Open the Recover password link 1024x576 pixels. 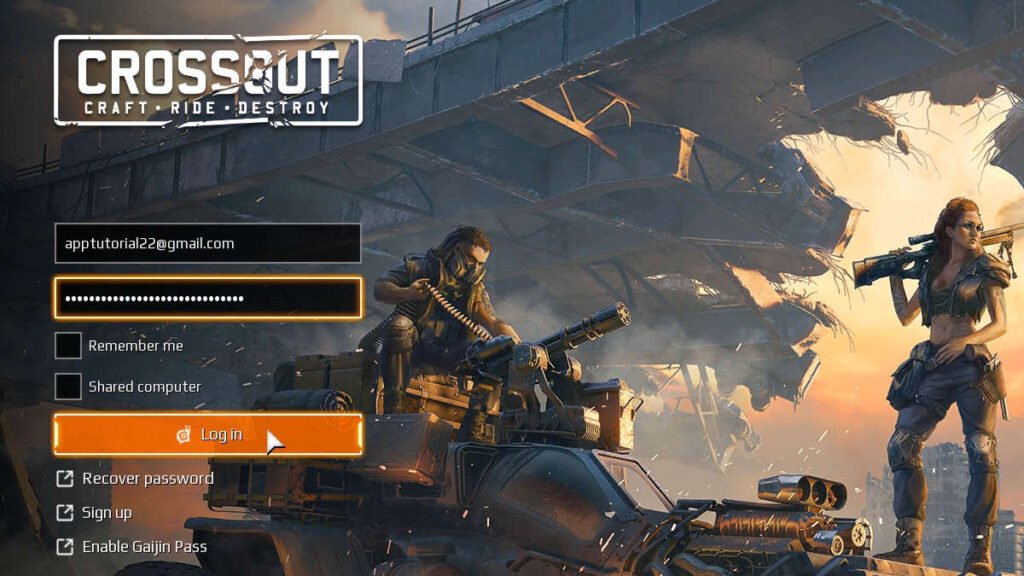point(146,478)
